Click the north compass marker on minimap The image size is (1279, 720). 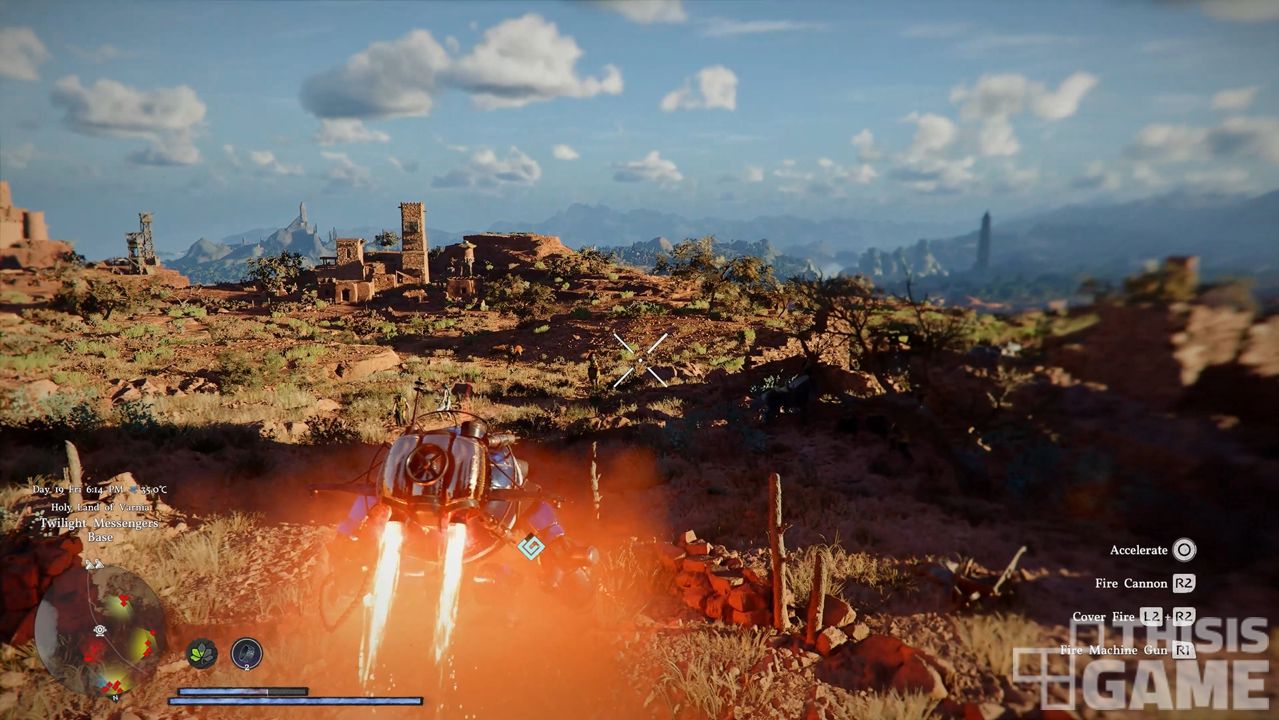pyautogui.click(x=115, y=697)
